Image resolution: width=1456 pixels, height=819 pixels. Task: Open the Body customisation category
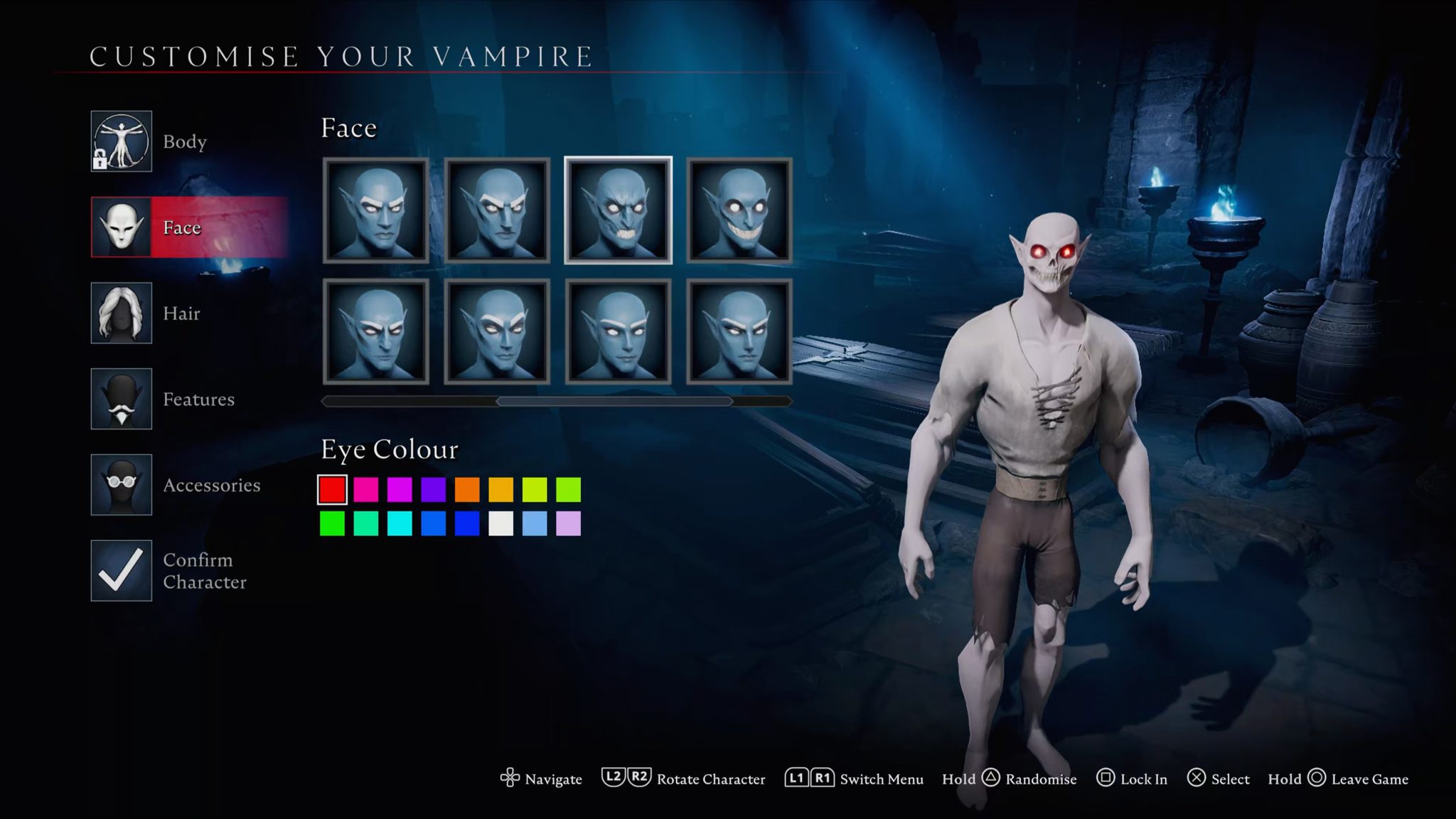click(x=122, y=141)
